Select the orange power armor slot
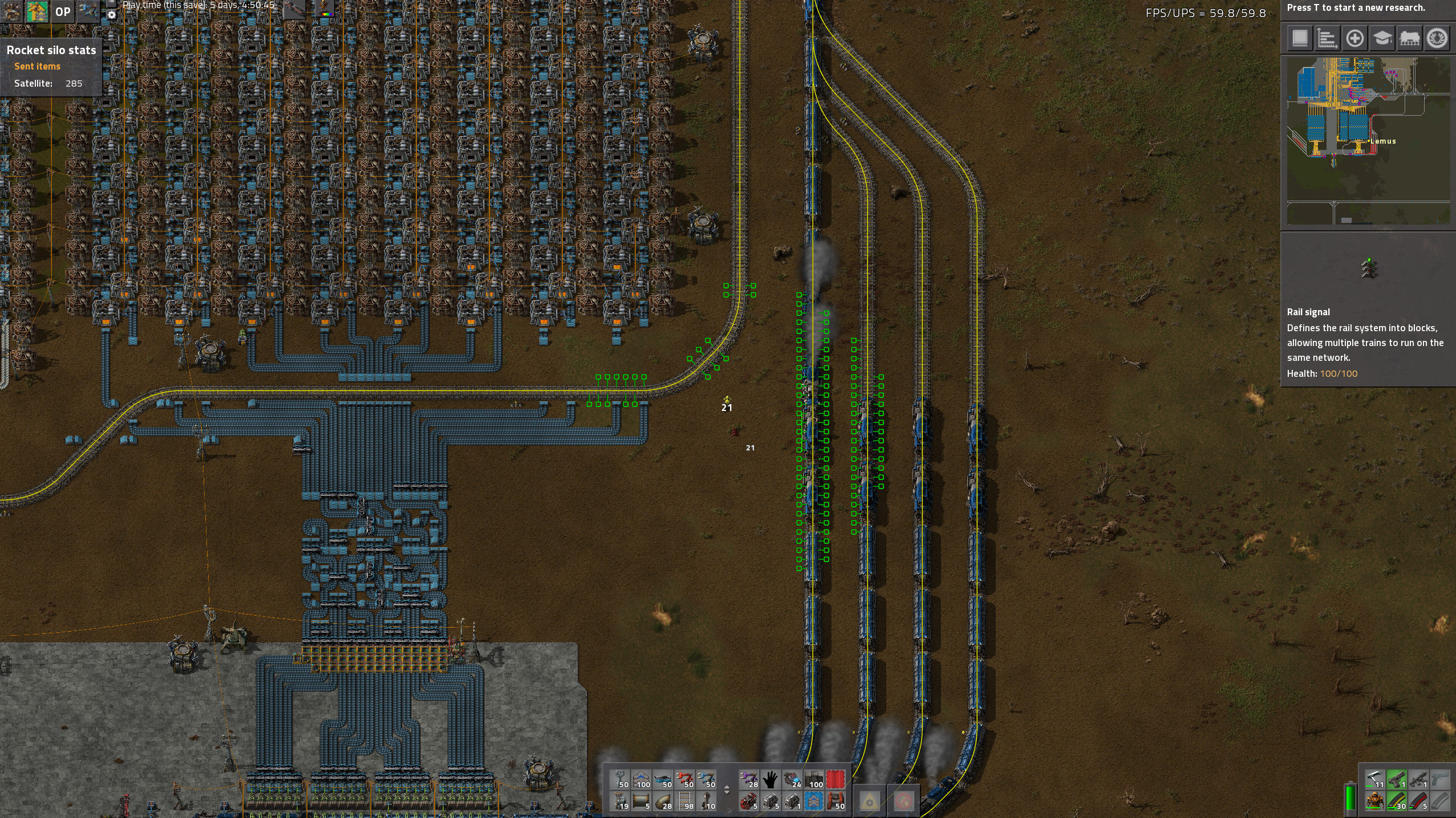This screenshot has height=818, width=1456. tap(1375, 801)
